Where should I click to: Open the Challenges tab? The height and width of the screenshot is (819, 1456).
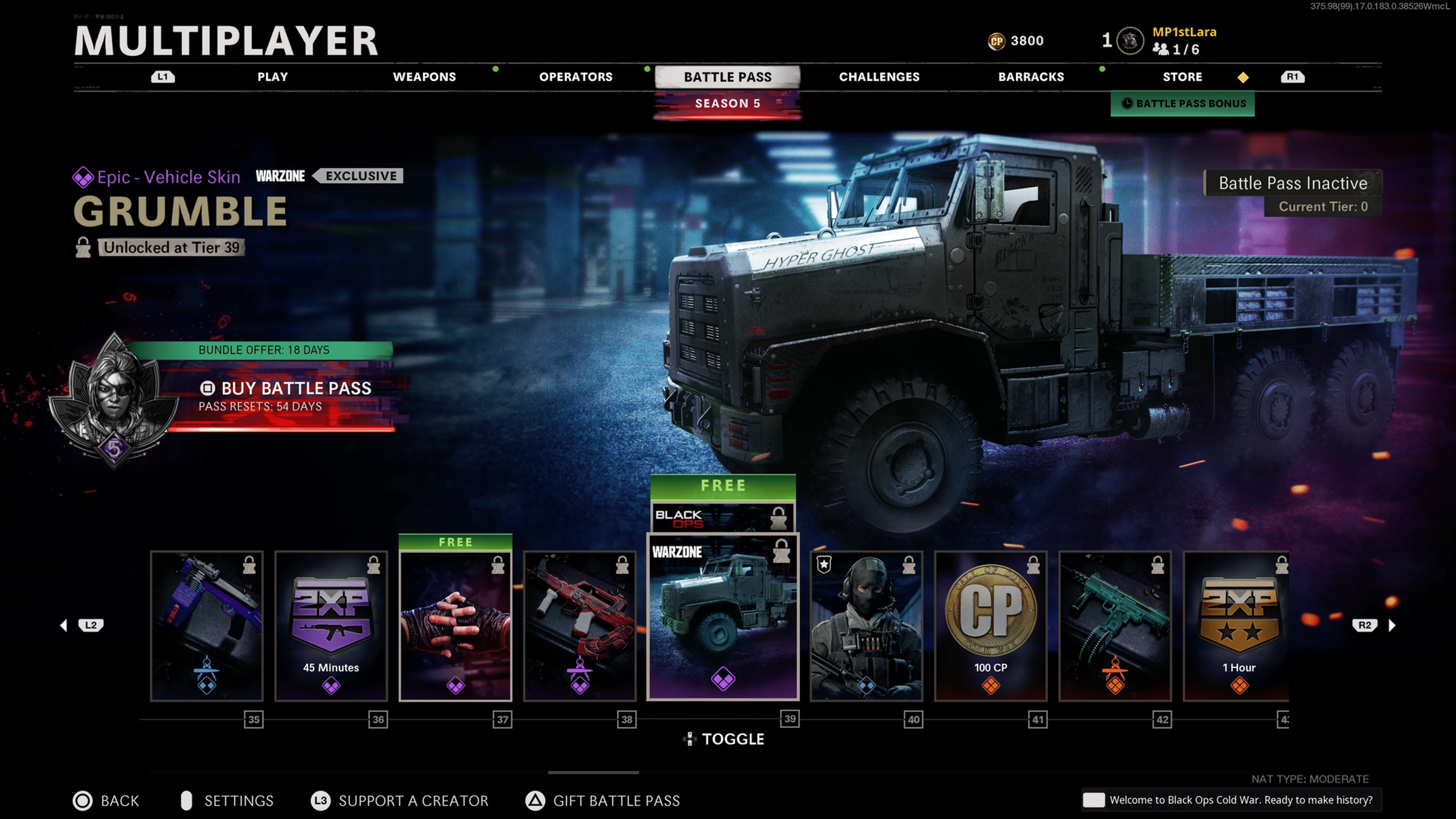[879, 77]
